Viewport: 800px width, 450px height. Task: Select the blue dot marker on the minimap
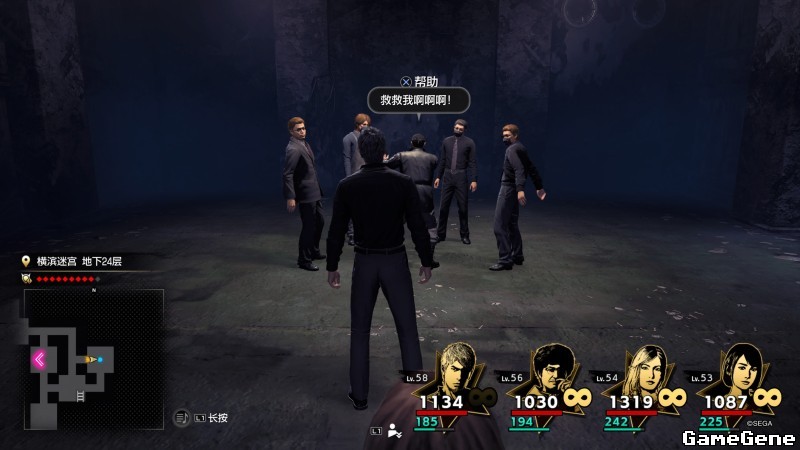(100, 358)
